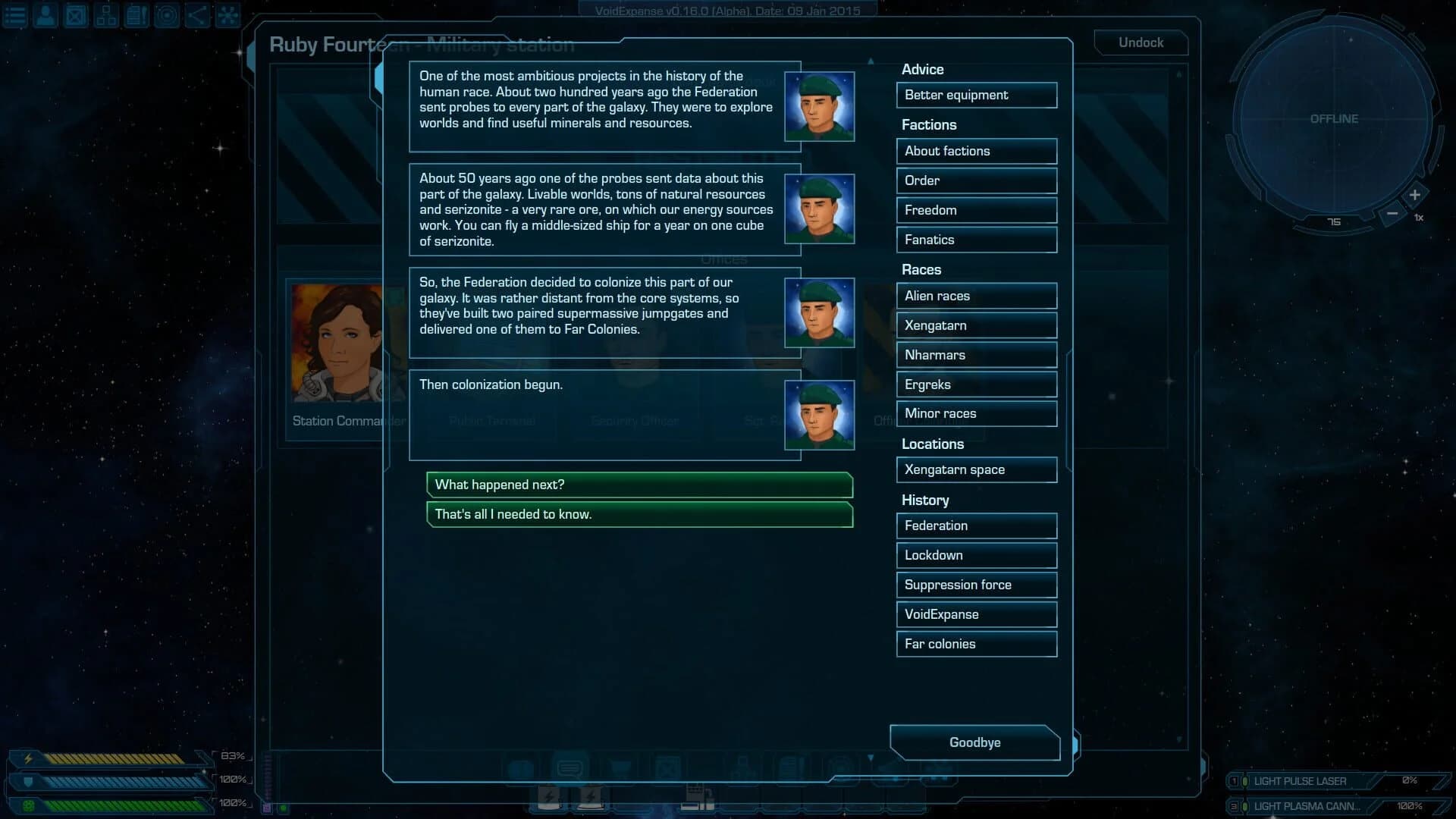
Task: Activate the energy booster consumable slot
Action: pos(549,796)
